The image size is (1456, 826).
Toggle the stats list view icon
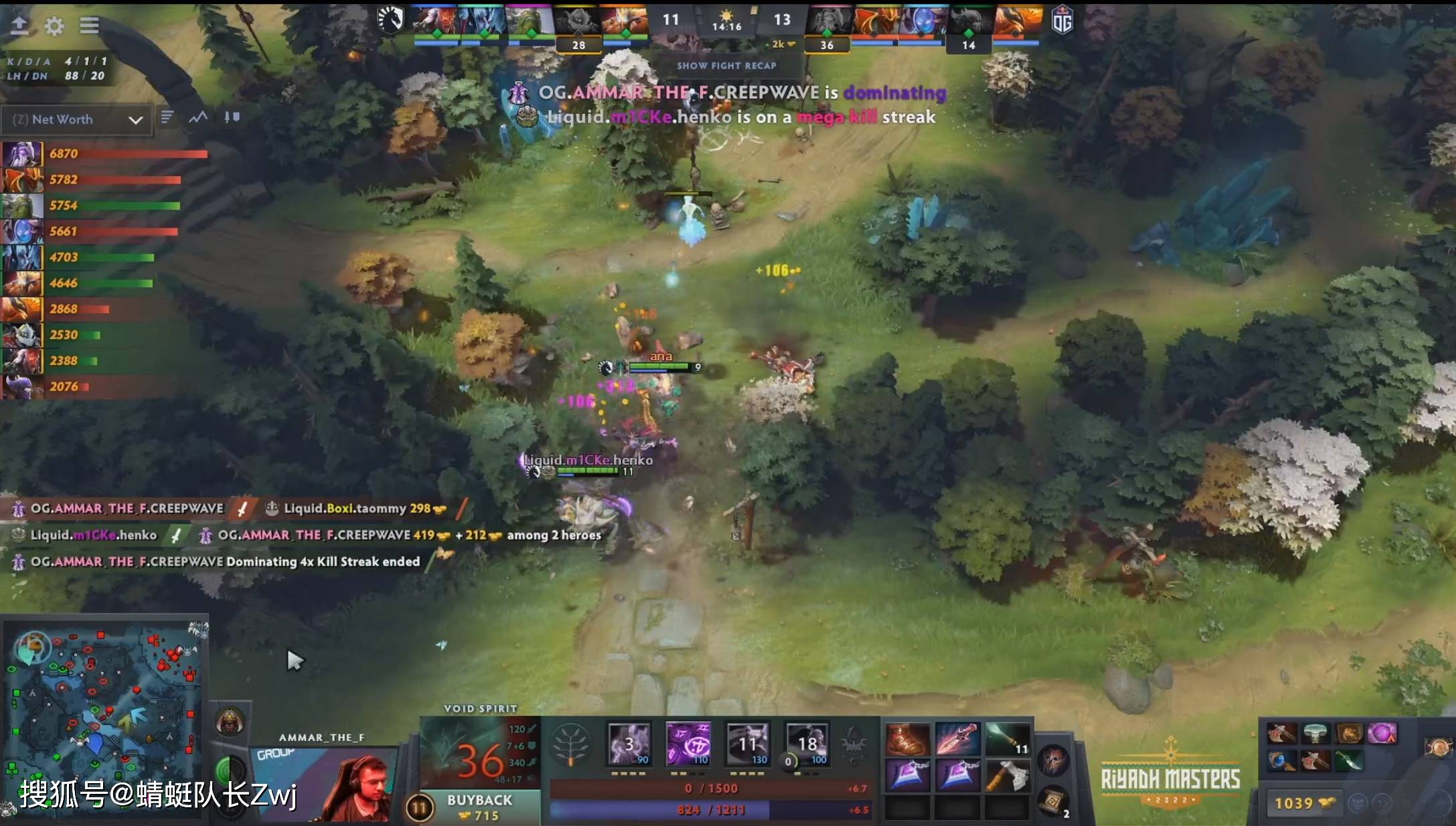point(167,118)
